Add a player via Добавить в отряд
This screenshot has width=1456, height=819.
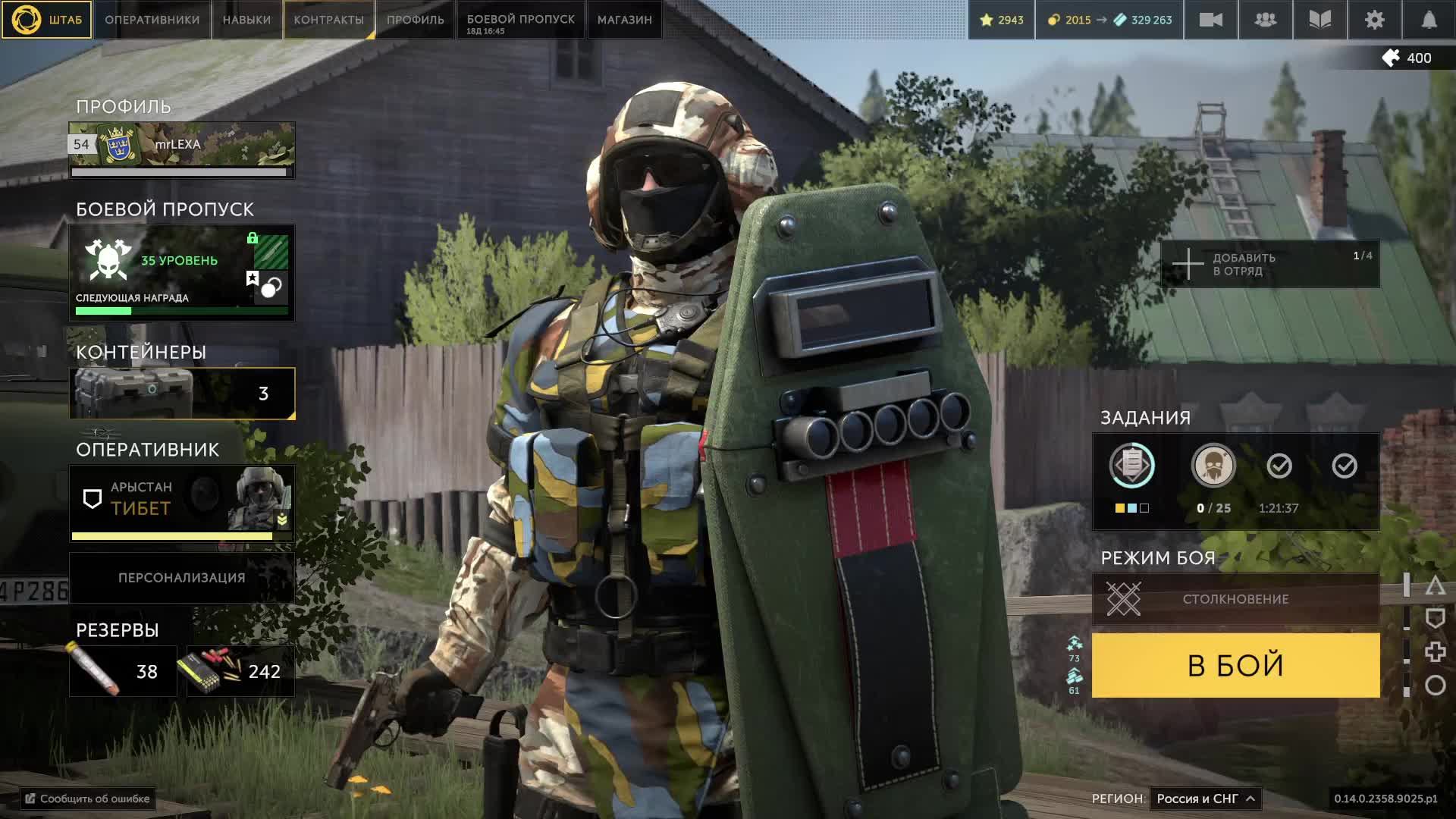click(1269, 265)
